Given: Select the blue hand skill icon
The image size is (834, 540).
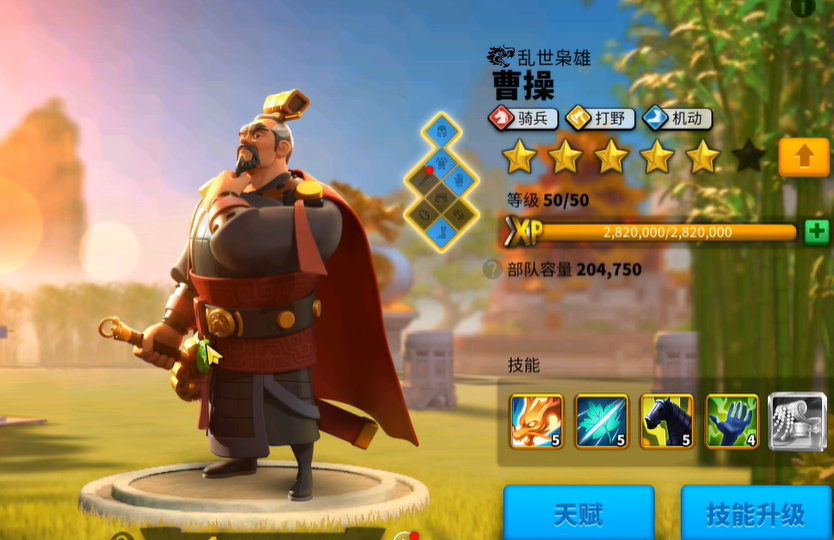Looking at the screenshot, I should 732,421.
